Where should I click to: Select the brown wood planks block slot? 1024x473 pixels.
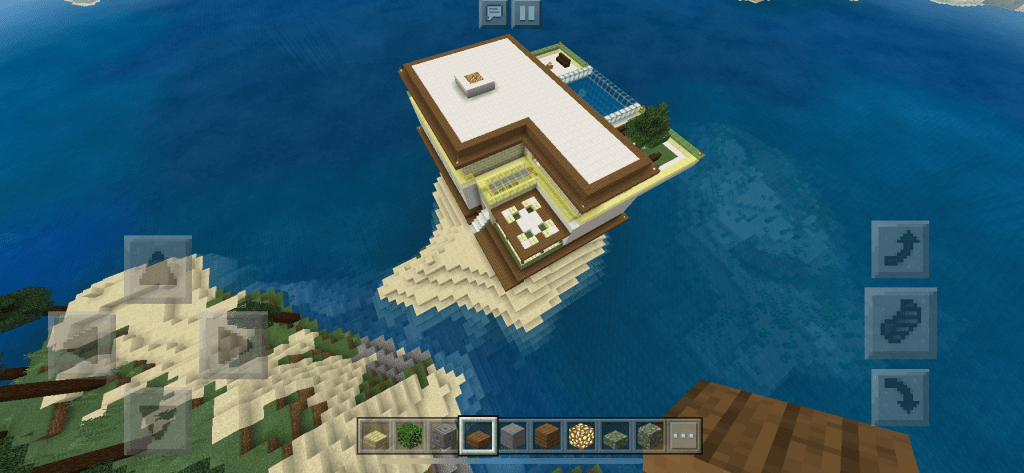[x=547, y=436]
